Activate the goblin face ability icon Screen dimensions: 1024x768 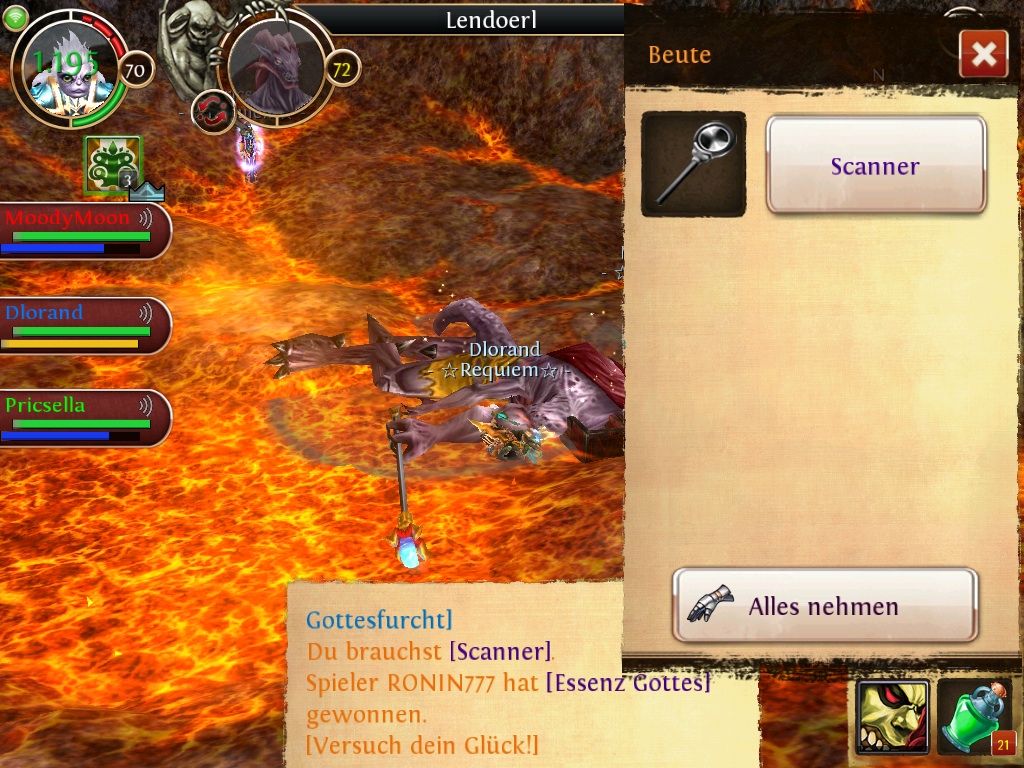coord(892,716)
